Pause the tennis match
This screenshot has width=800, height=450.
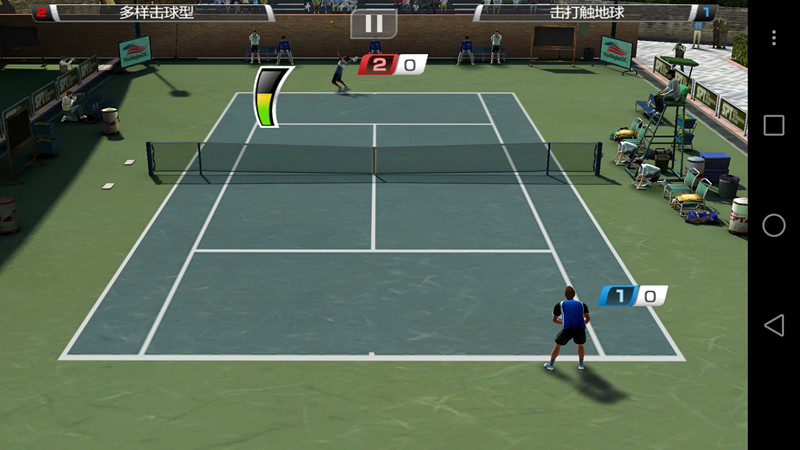click(373, 23)
